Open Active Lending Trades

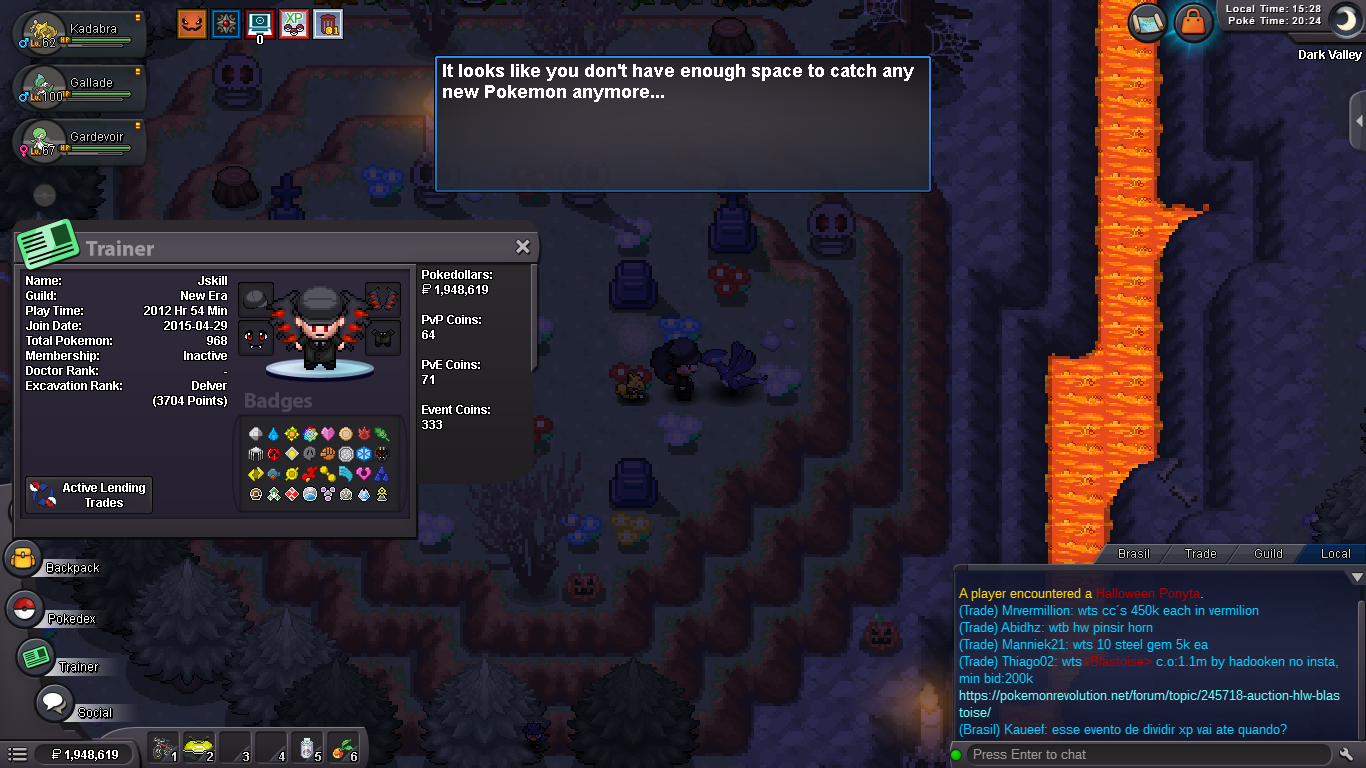[89, 495]
